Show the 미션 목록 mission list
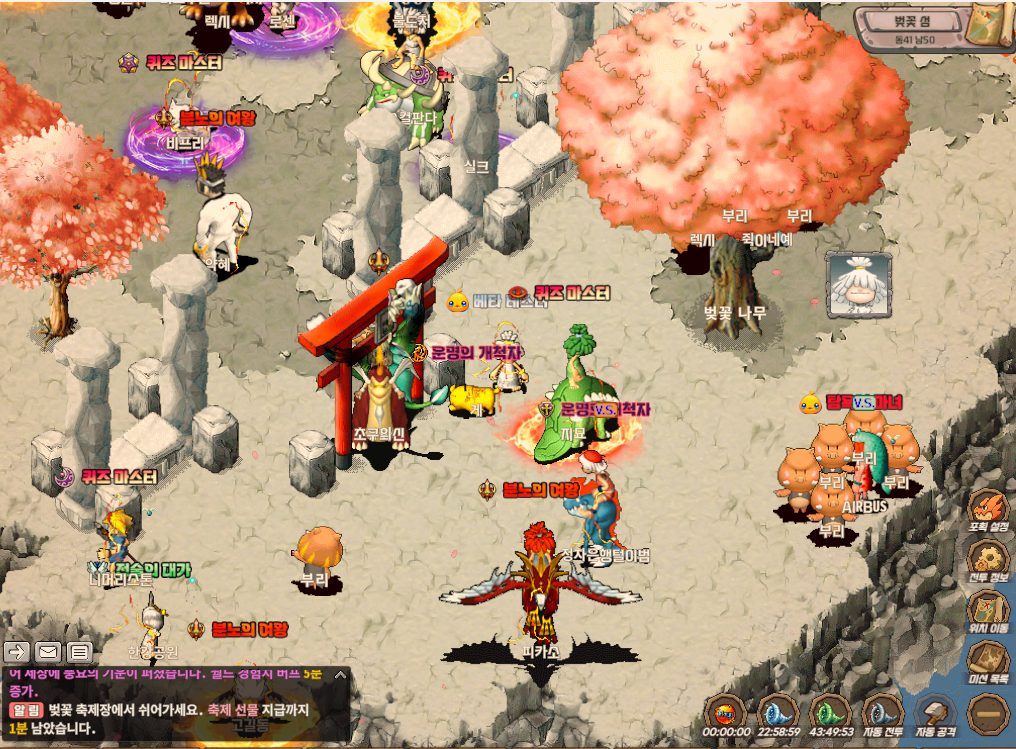1016x749 pixels. [x=989, y=662]
